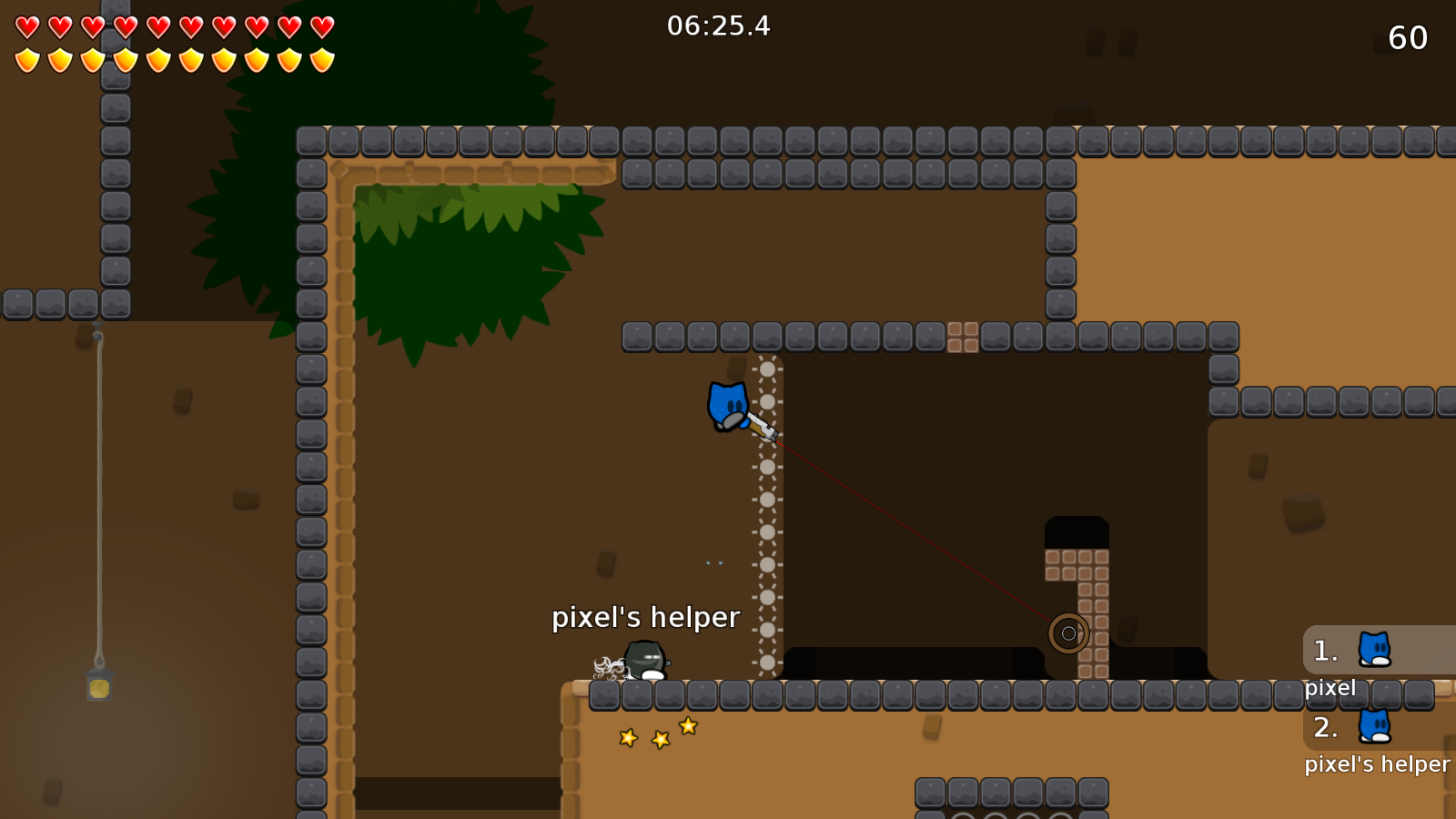Select the timer showing 06:25.4
The width and height of the screenshot is (1456, 819).
(718, 26)
